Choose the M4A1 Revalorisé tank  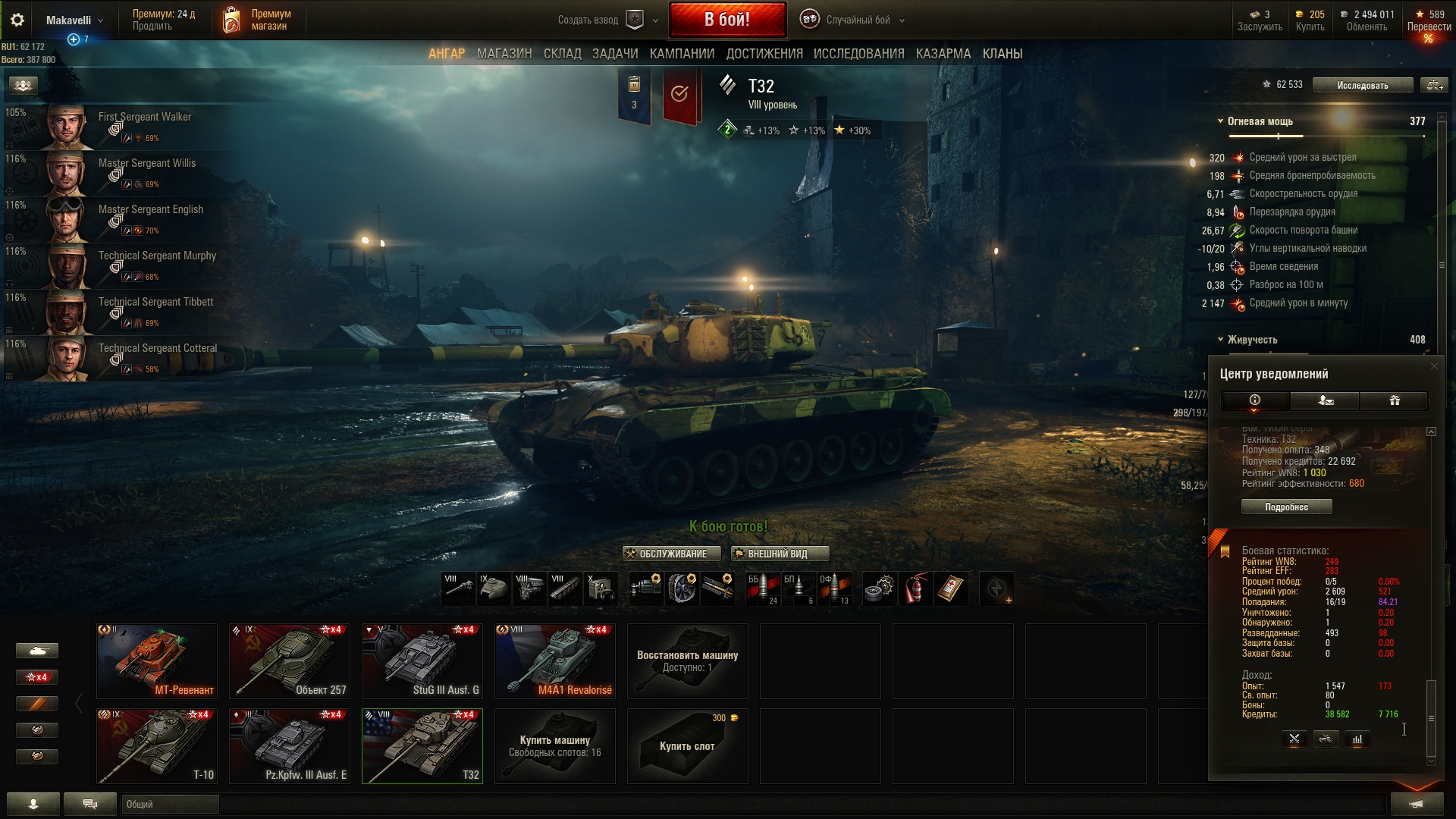tap(555, 661)
